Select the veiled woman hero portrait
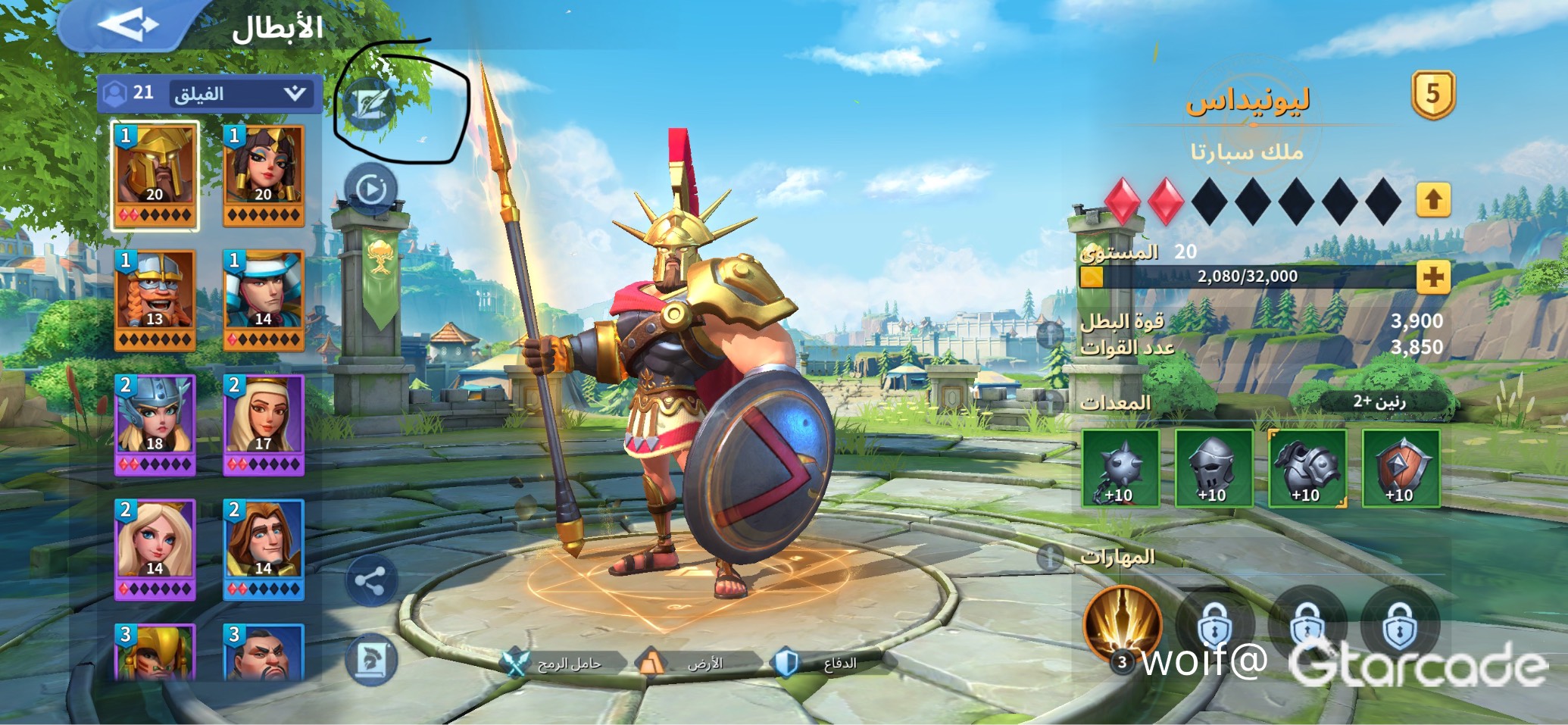Screen dimensions: 1568x725 (x=264, y=424)
